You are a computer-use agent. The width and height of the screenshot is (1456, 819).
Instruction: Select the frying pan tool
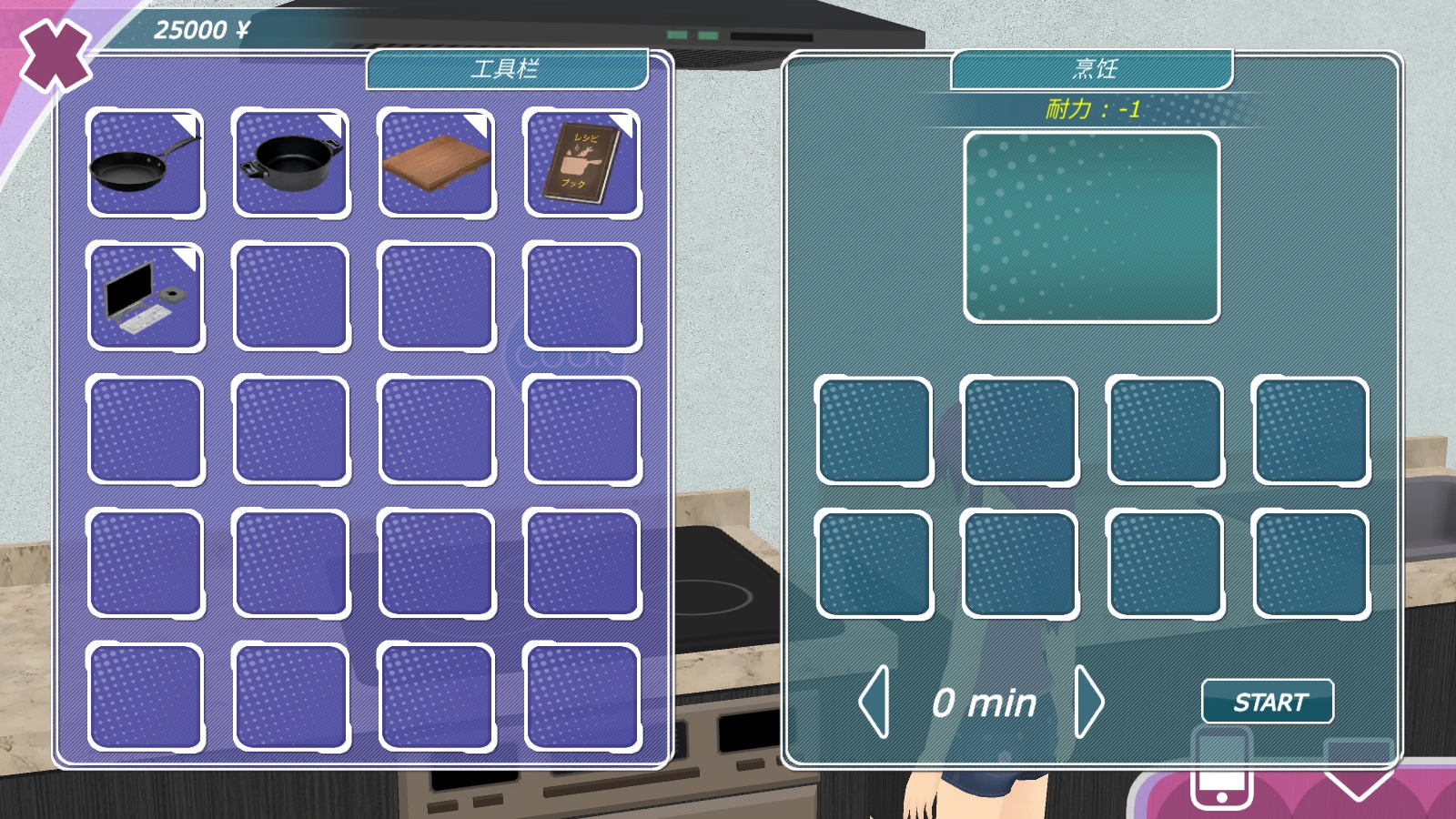tap(146, 164)
